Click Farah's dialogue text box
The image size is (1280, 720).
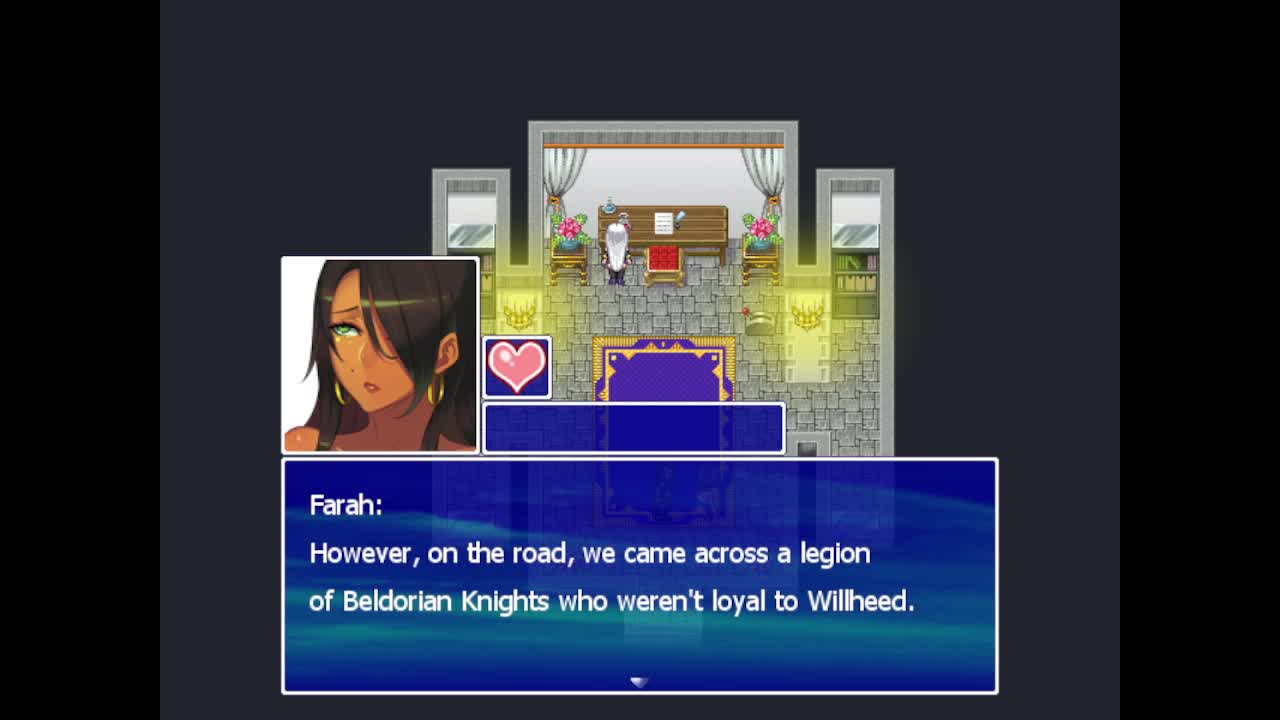pos(639,575)
